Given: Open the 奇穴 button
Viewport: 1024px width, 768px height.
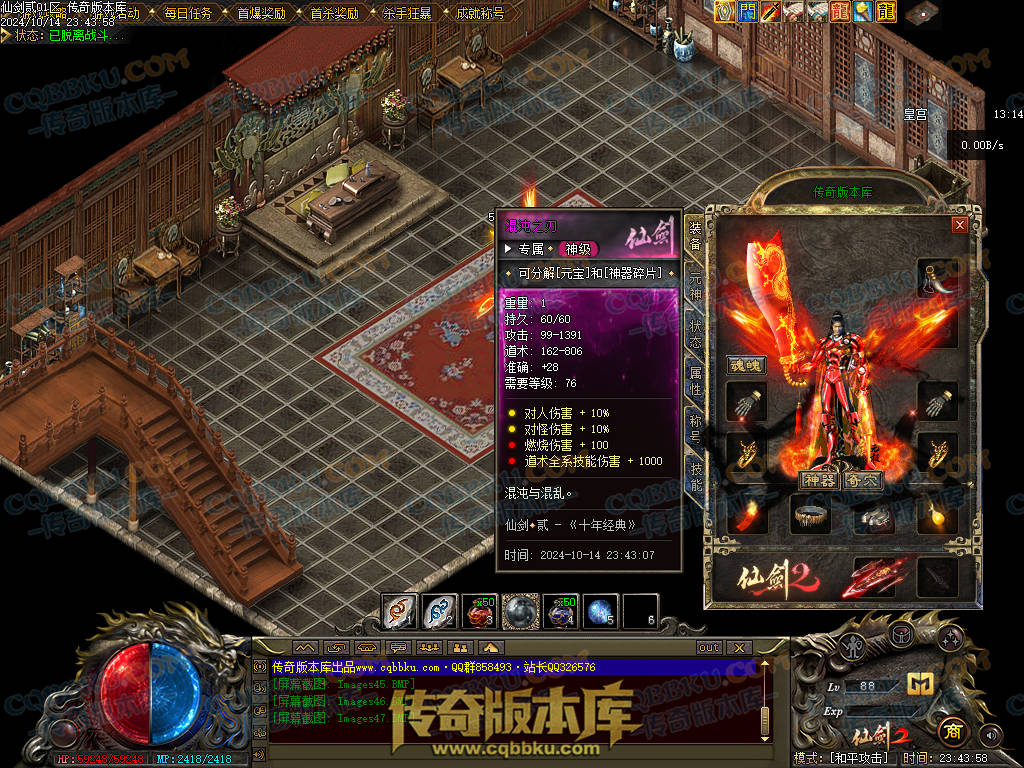Looking at the screenshot, I should coord(862,480).
